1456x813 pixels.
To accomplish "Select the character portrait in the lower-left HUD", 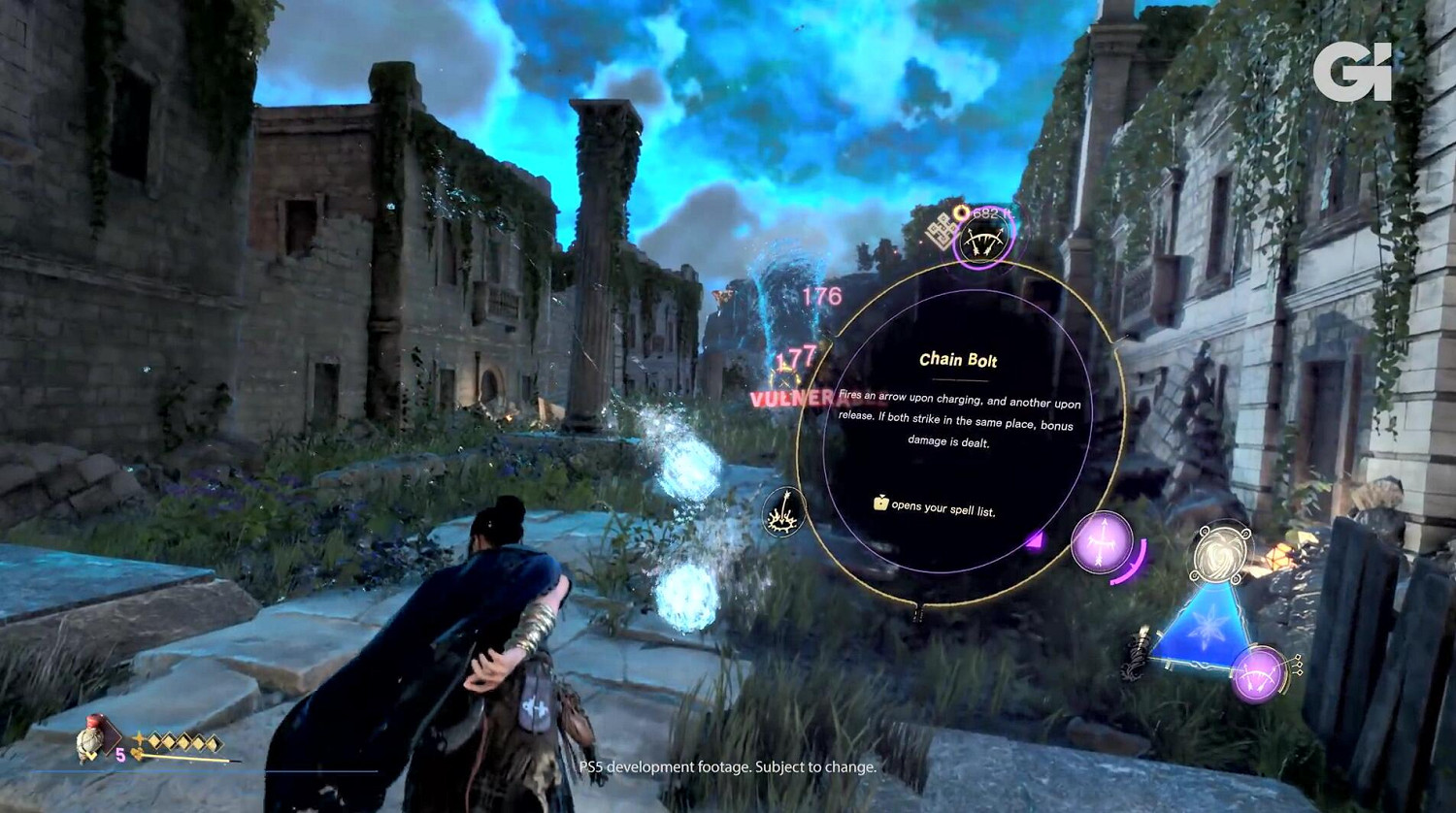I will [89, 742].
